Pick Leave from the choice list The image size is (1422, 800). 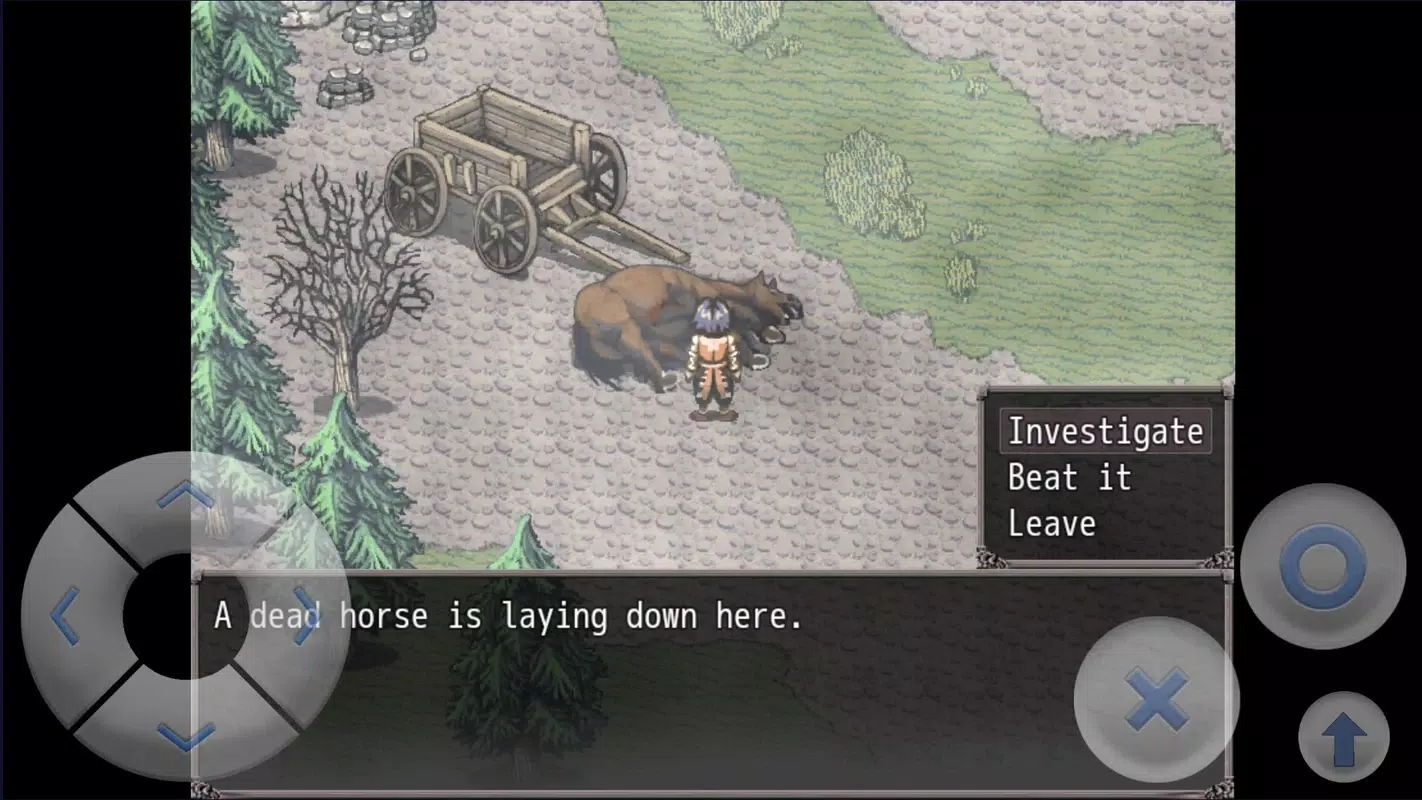coord(1051,524)
